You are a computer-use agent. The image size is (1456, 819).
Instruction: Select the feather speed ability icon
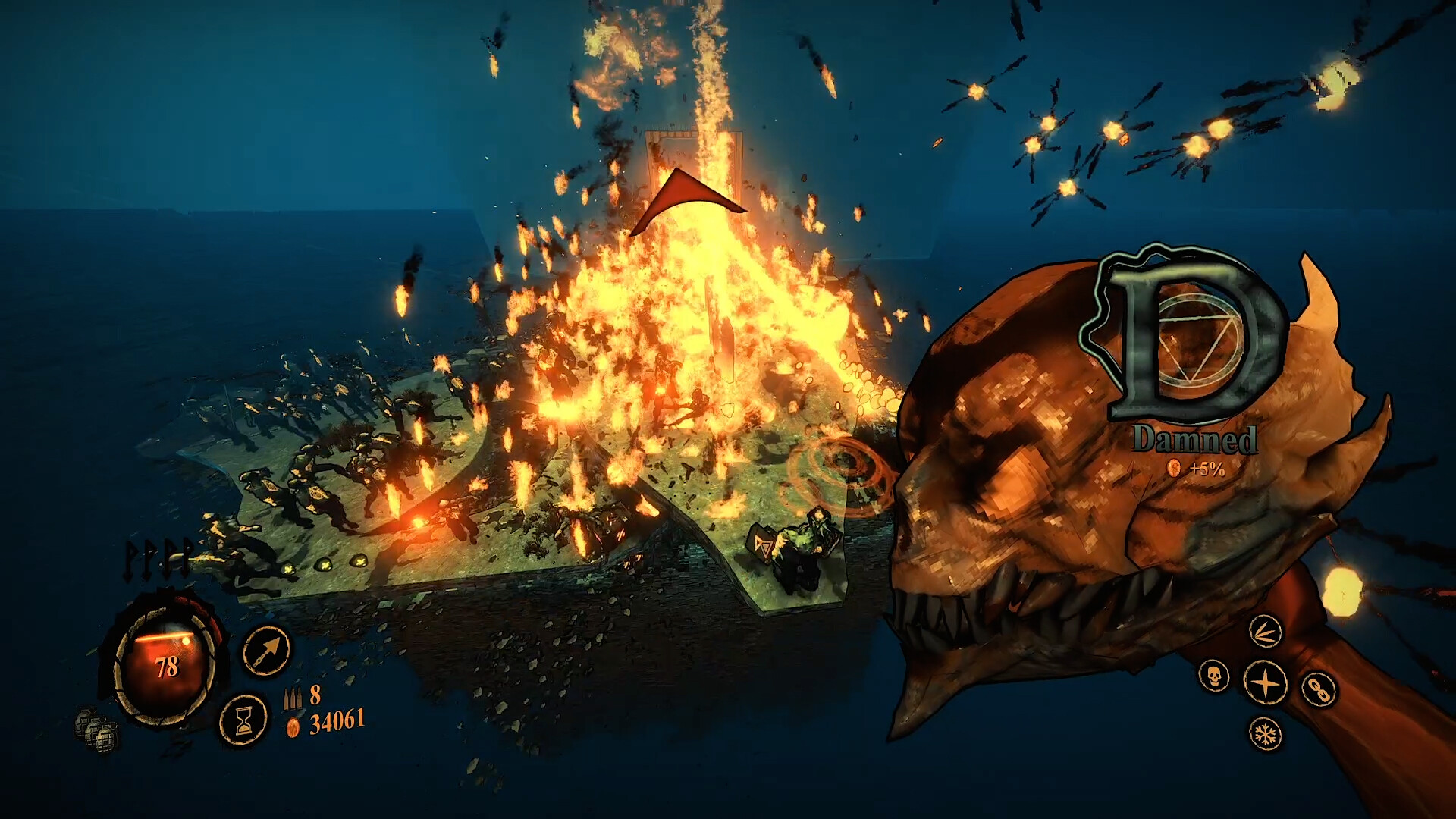1268,631
